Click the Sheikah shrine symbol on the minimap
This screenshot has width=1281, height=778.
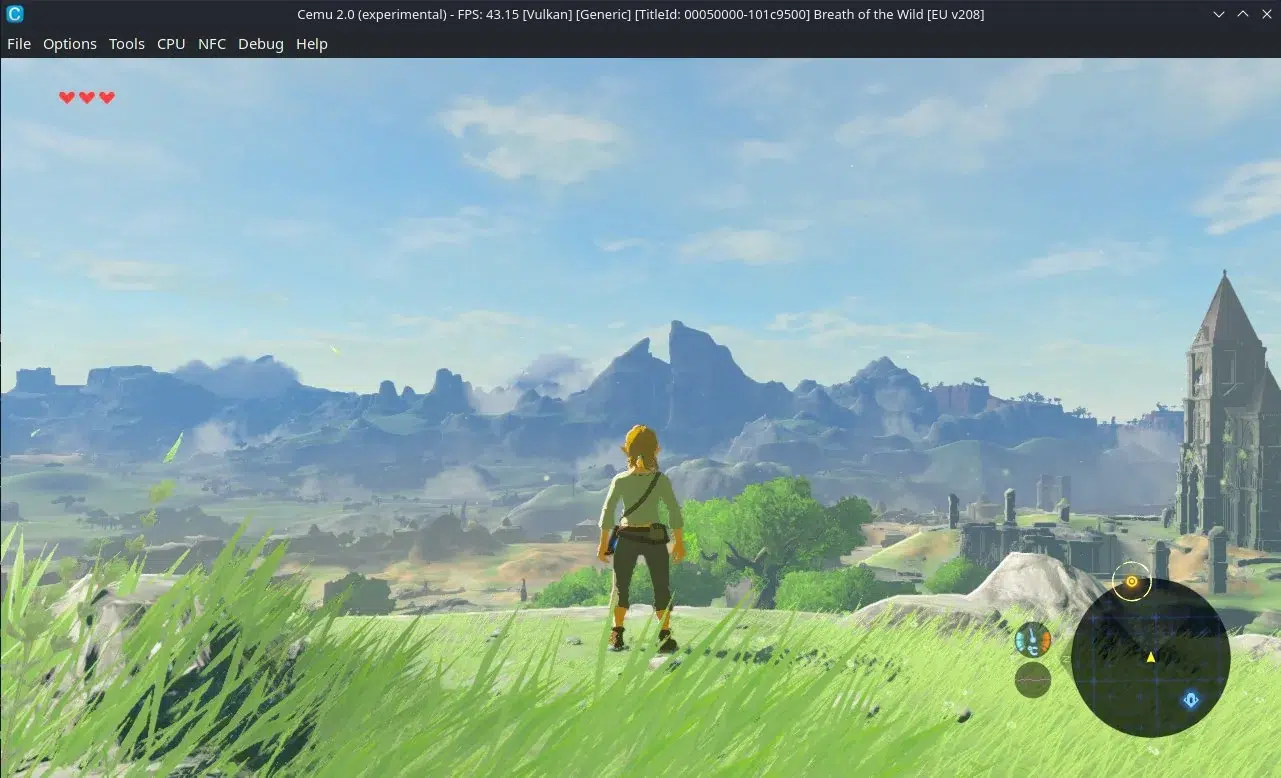click(x=1190, y=698)
